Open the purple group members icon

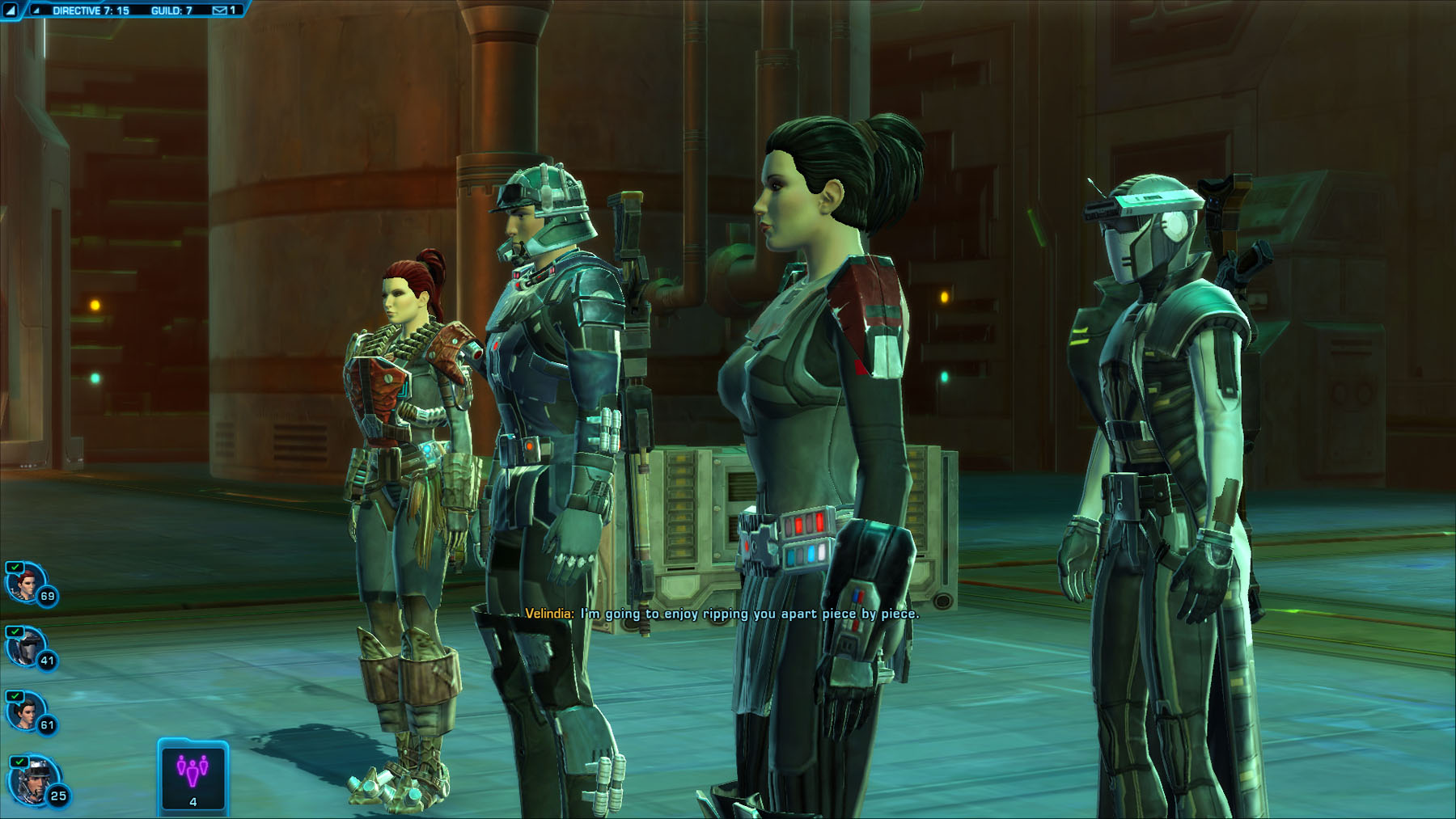click(x=193, y=772)
